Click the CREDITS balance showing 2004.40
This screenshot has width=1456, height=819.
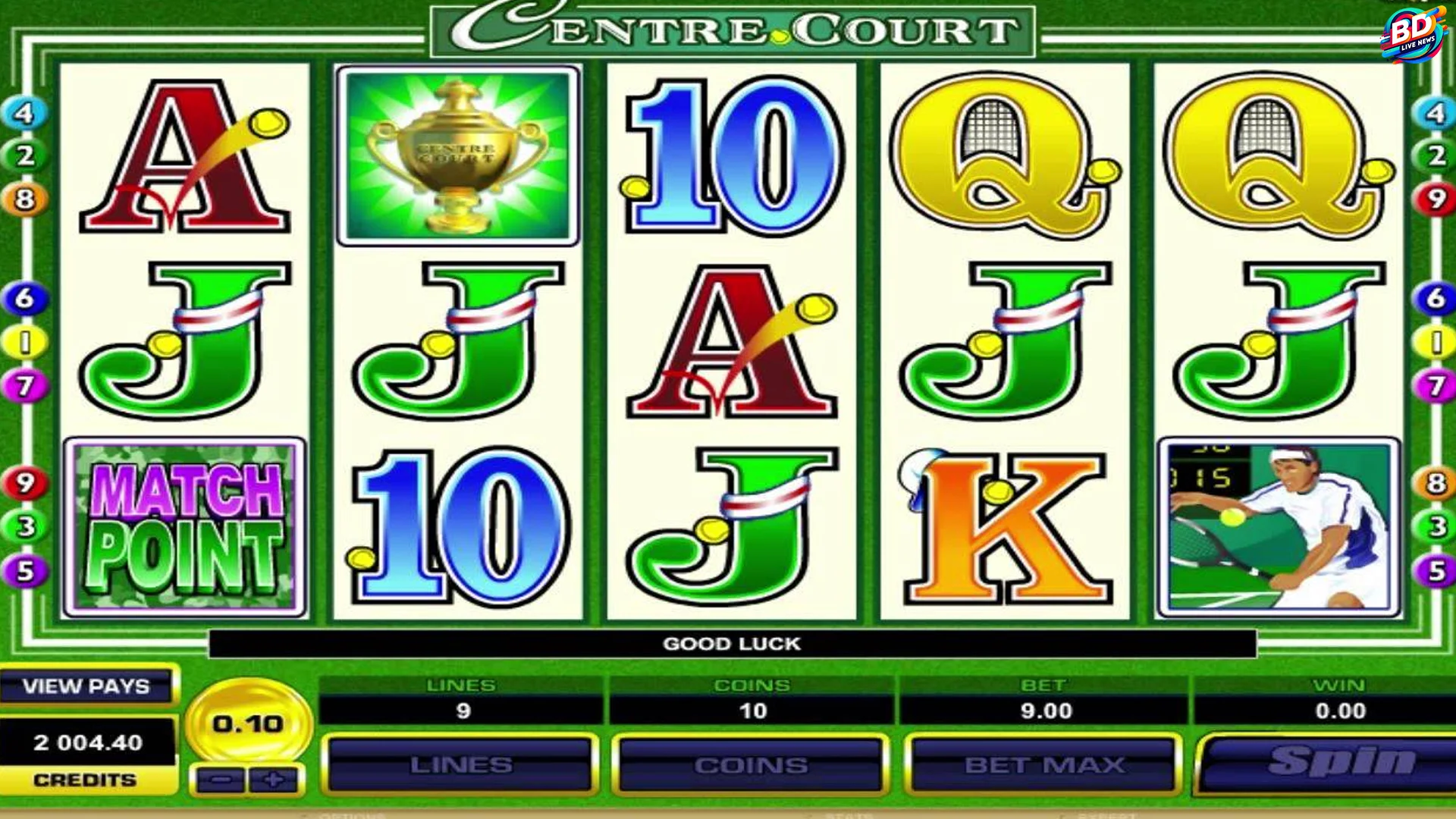pos(89,743)
